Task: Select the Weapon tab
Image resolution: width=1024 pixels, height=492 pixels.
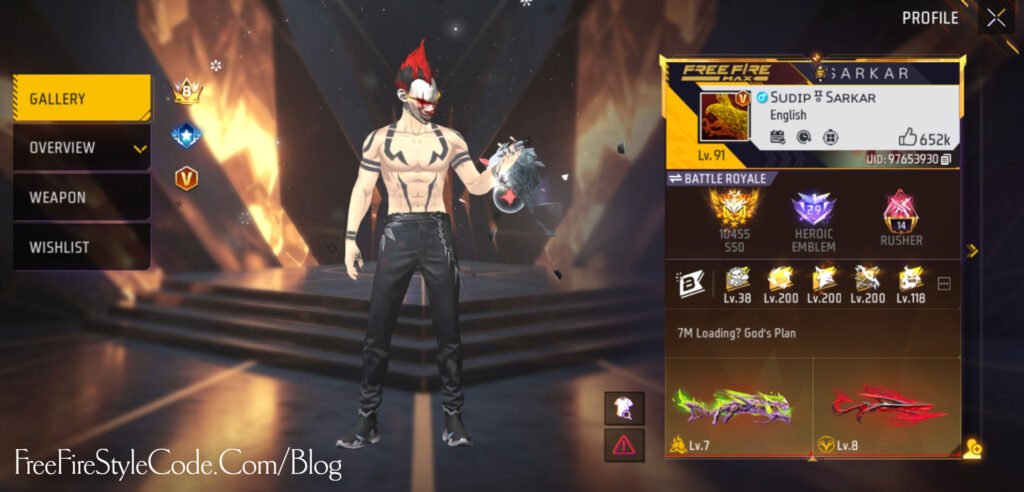Action: 82,197
